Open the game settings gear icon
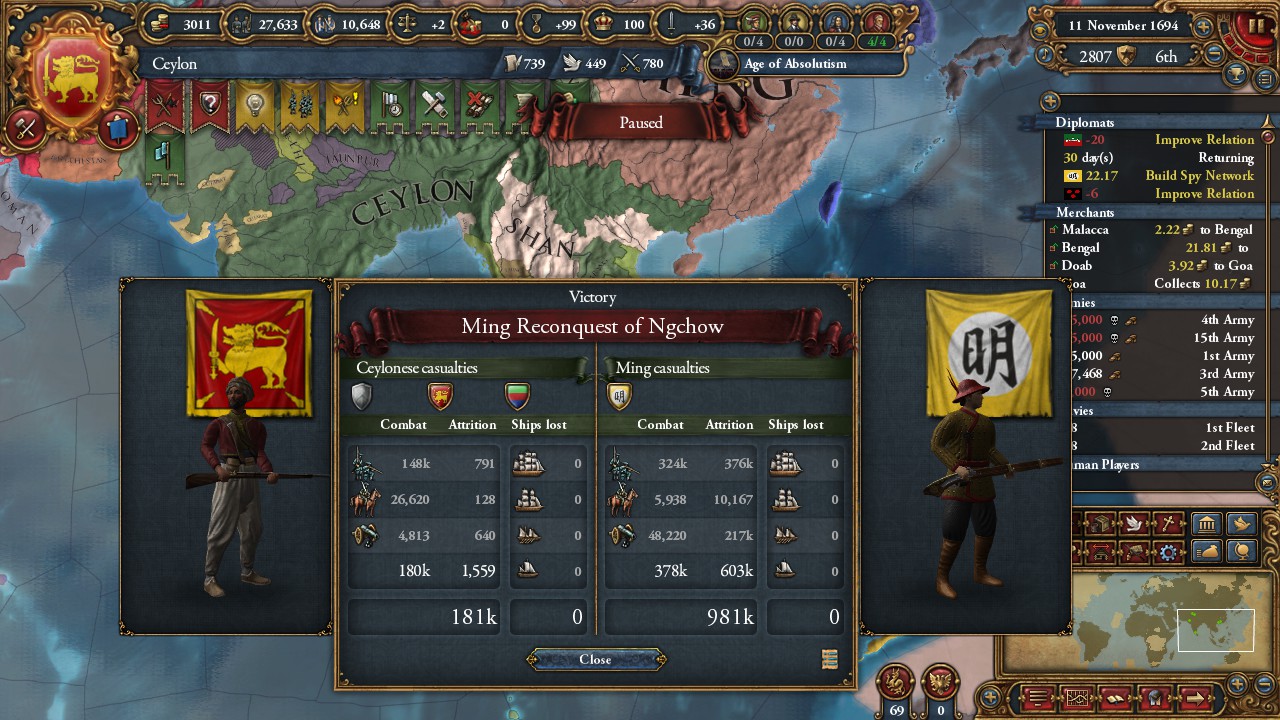1280x720 pixels. pyautogui.click(x=1168, y=553)
